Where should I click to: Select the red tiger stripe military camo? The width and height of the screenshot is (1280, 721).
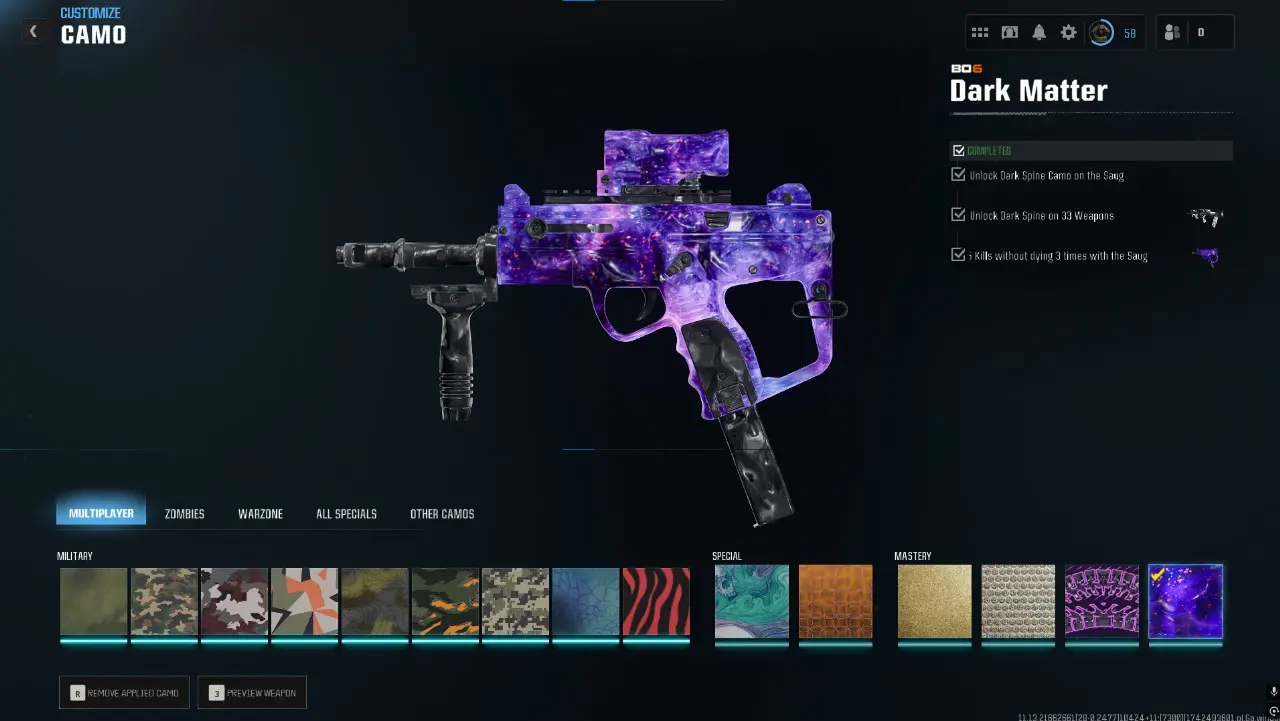click(x=656, y=602)
